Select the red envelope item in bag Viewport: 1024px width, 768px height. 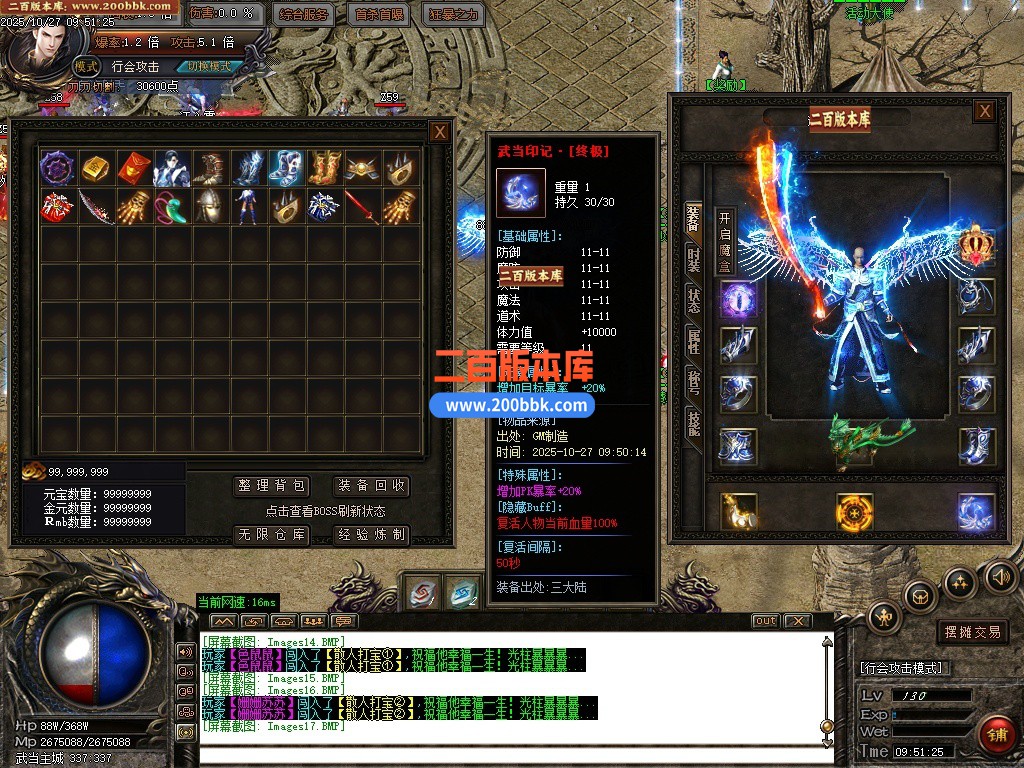pyautogui.click(x=134, y=168)
